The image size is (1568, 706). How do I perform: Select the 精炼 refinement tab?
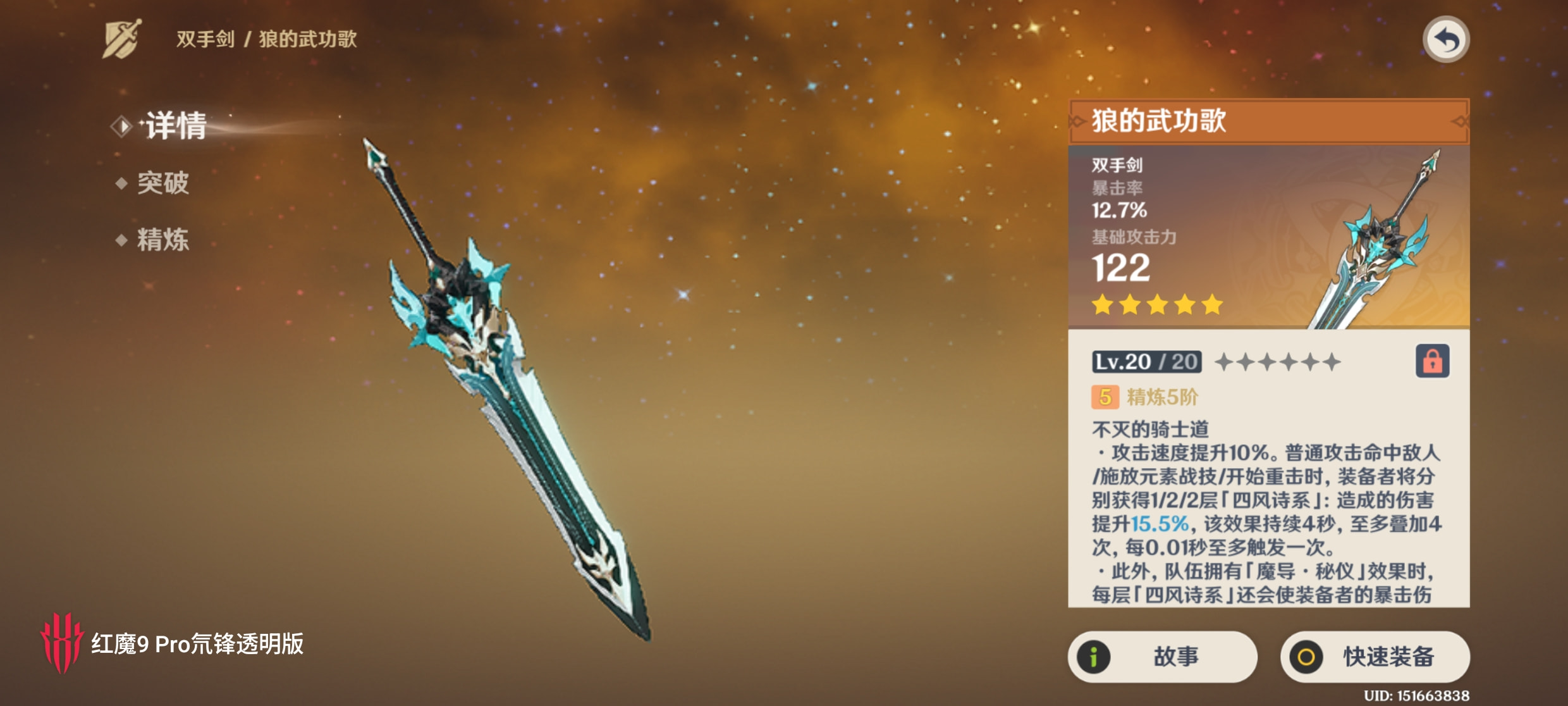click(162, 240)
